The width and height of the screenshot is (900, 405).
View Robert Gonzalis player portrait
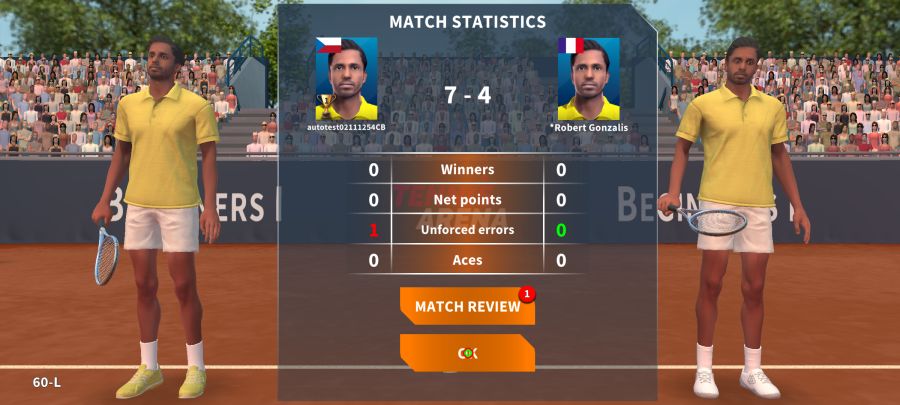tap(588, 79)
